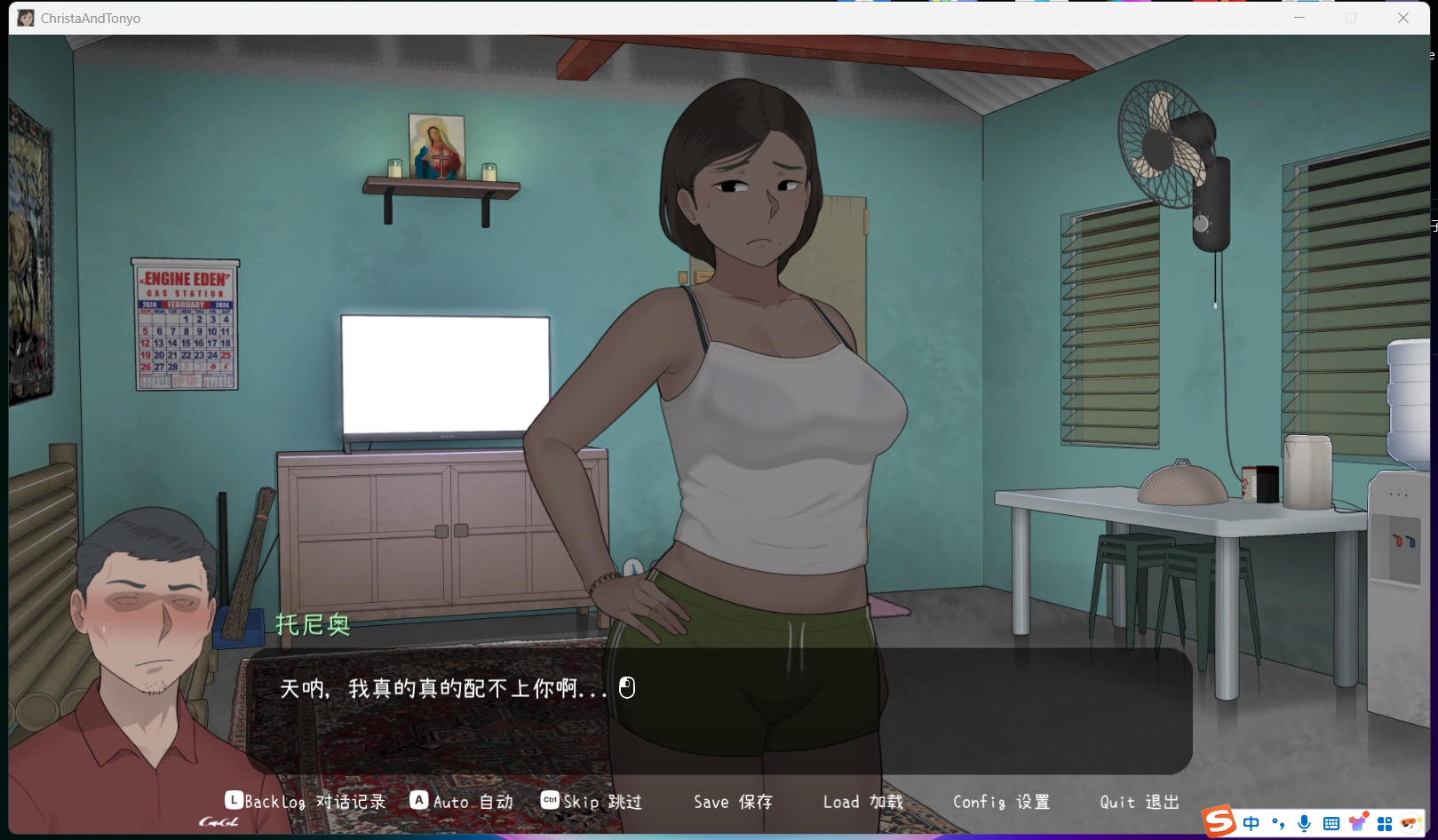1438x840 pixels.
Task: Click the dialogue text box to advance
Action: point(719,710)
